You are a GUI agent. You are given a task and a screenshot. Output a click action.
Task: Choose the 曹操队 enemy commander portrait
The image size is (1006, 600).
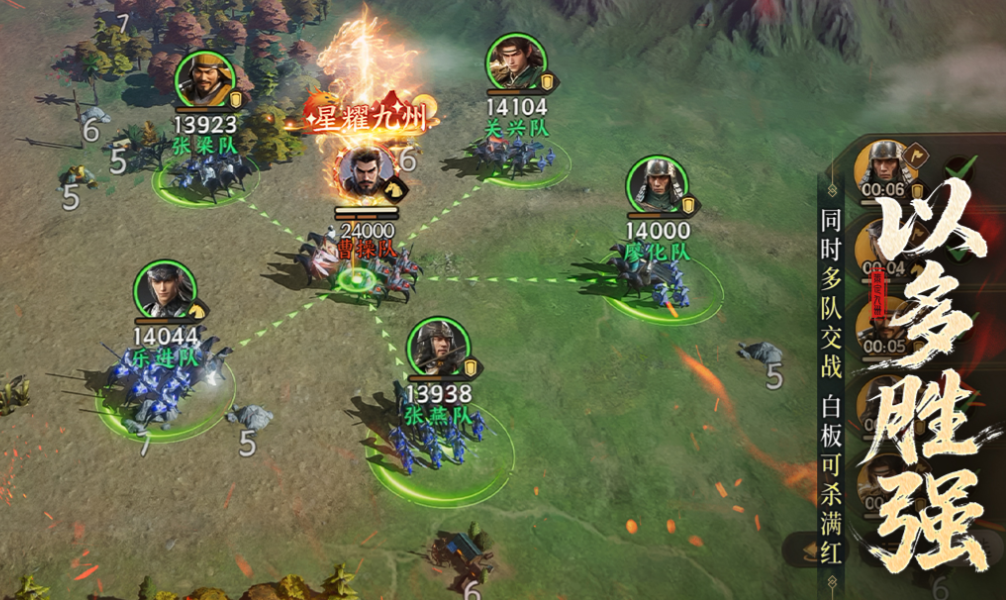coord(364,173)
